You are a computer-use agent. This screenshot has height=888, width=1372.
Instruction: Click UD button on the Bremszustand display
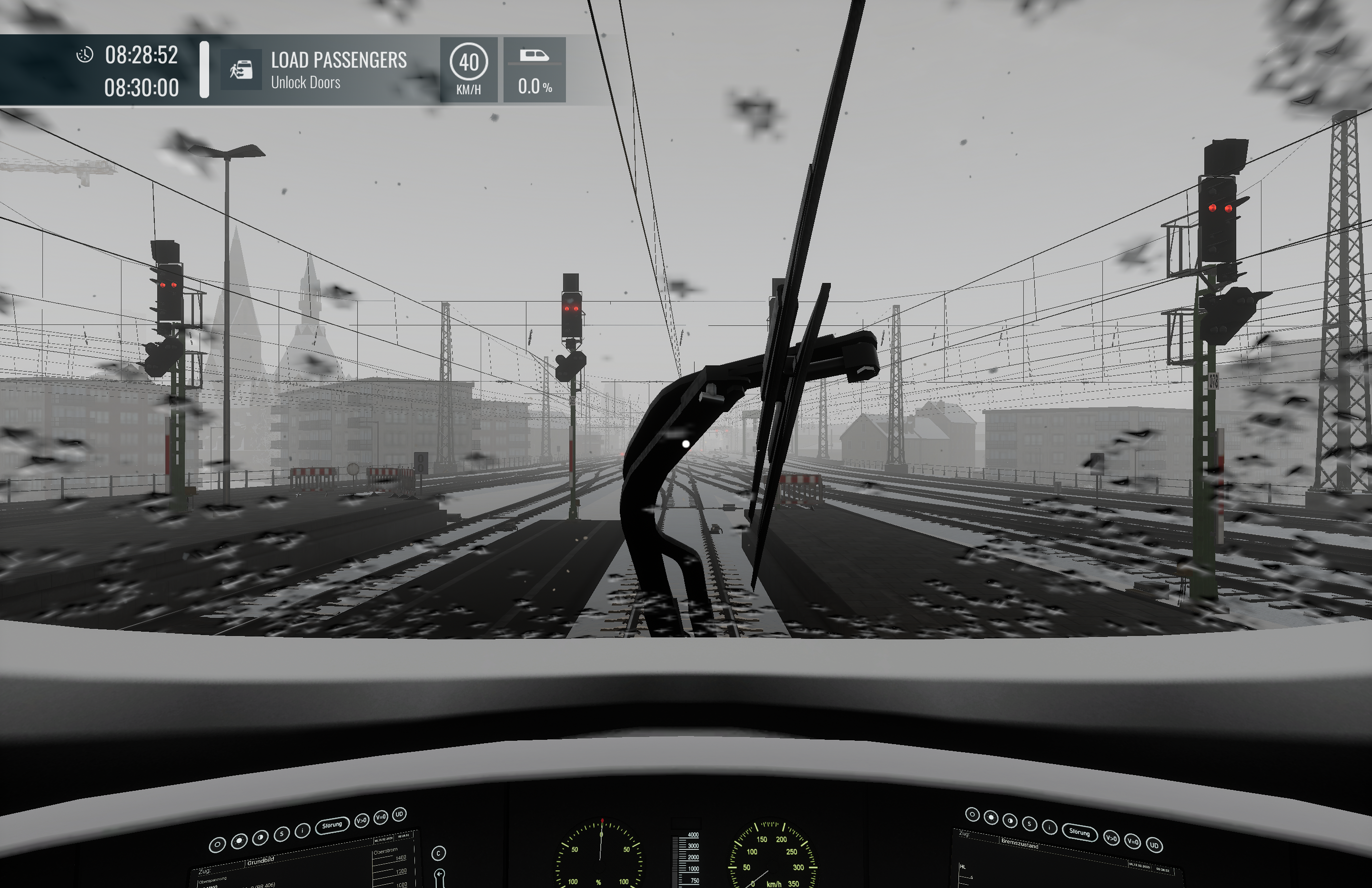click(1154, 845)
